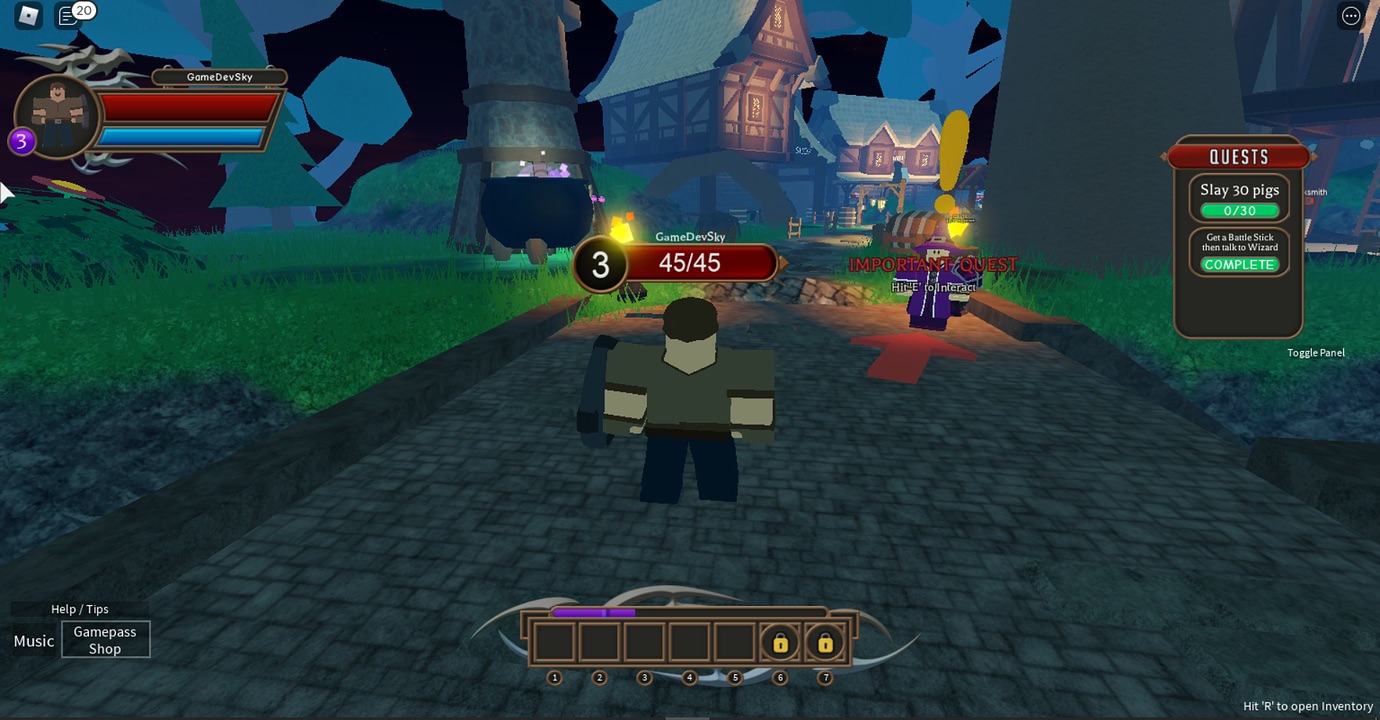This screenshot has width=1380, height=720.
Task: Click the padlock on hotbar slot 7
Action: tap(825, 643)
